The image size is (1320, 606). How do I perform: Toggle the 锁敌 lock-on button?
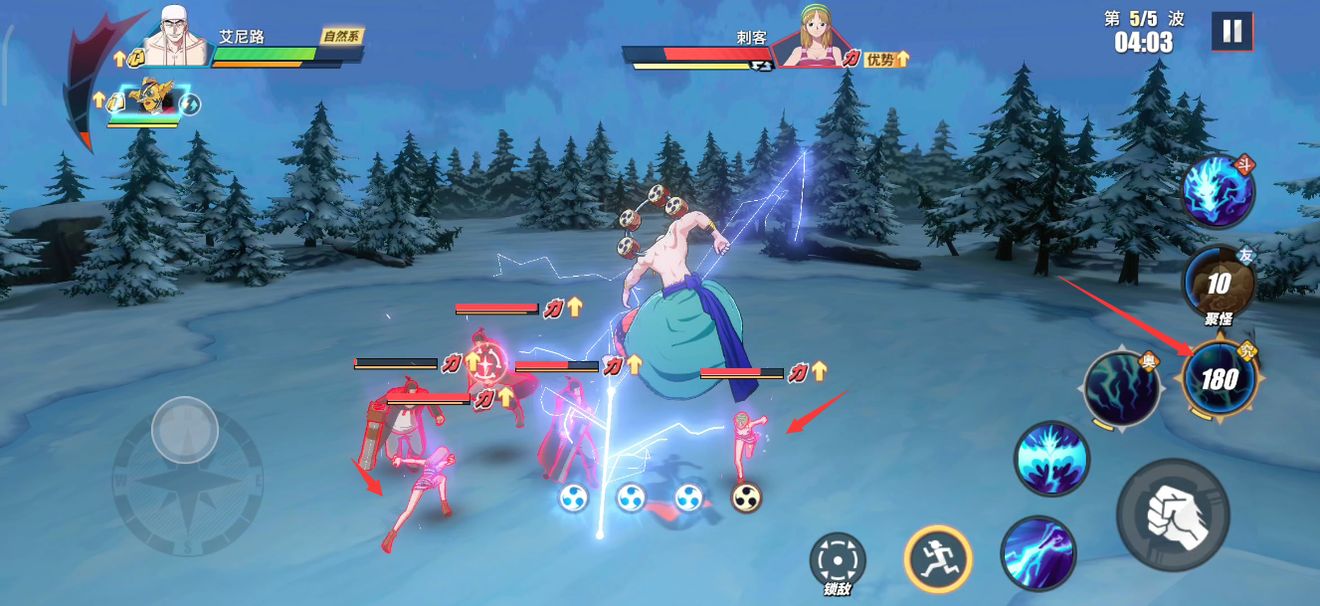coord(837,560)
